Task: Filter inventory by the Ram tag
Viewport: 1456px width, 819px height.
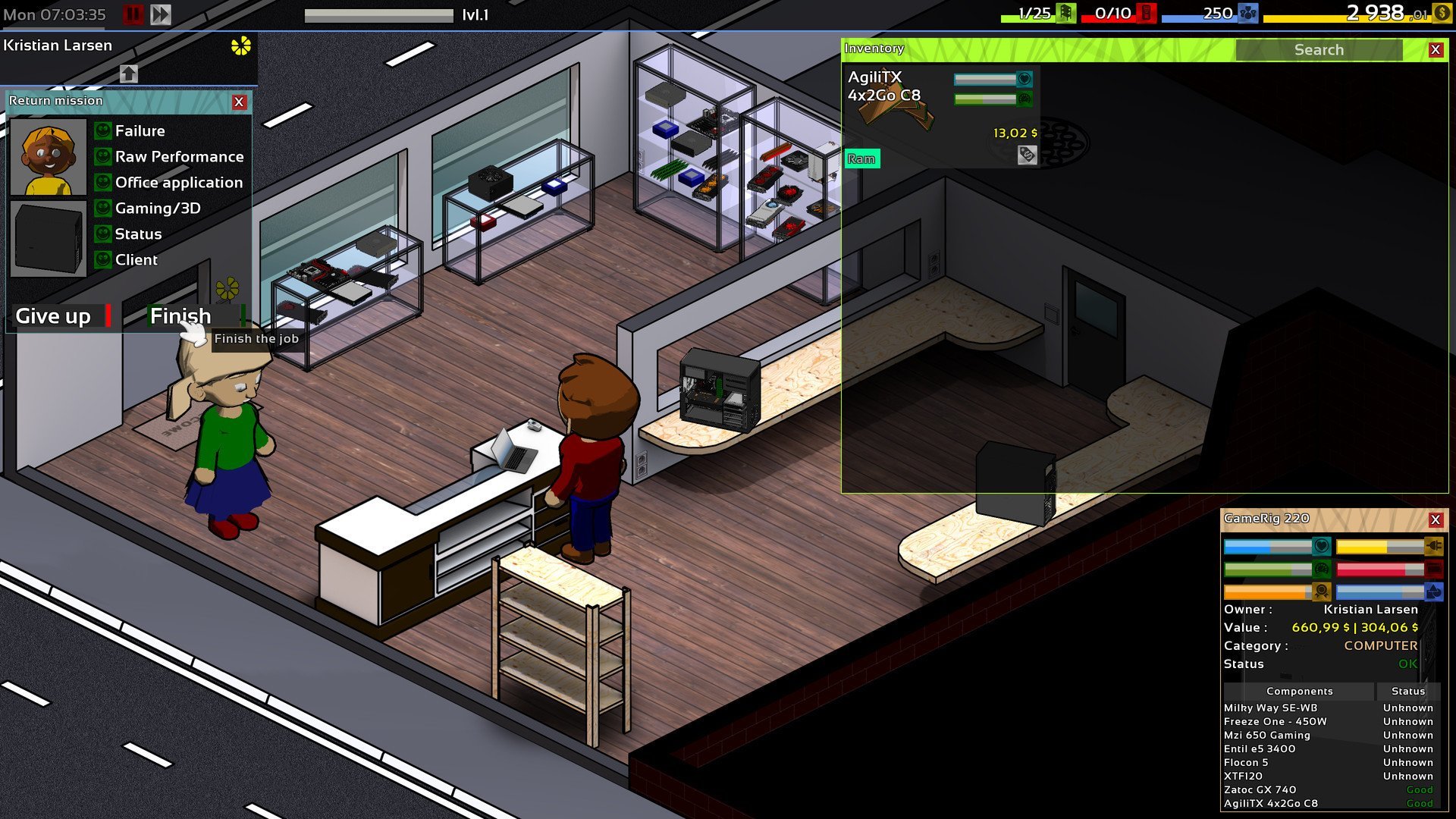Action: point(861,158)
